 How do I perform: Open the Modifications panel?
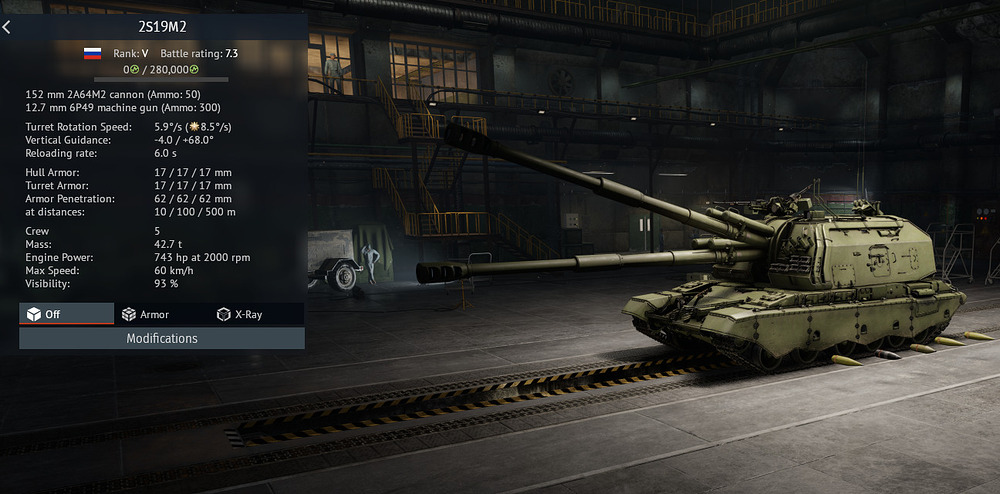click(x=162, y=338)
